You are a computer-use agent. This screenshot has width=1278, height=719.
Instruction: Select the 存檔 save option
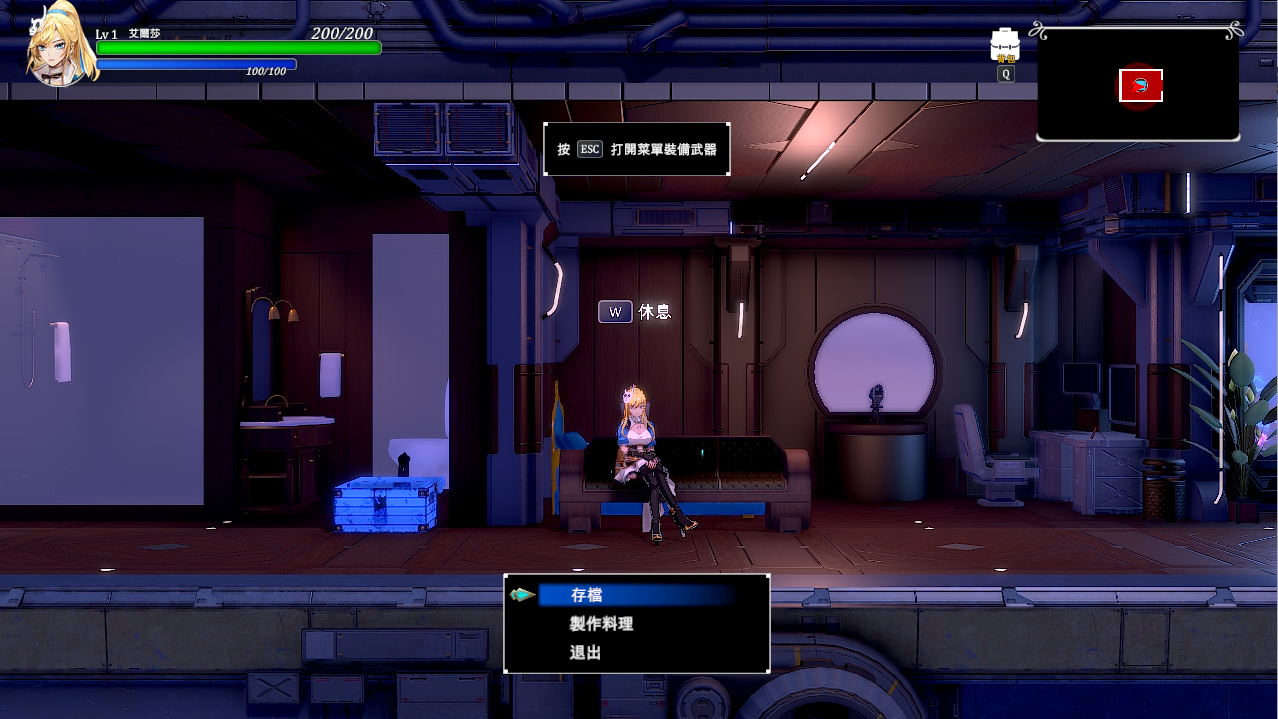587,595
